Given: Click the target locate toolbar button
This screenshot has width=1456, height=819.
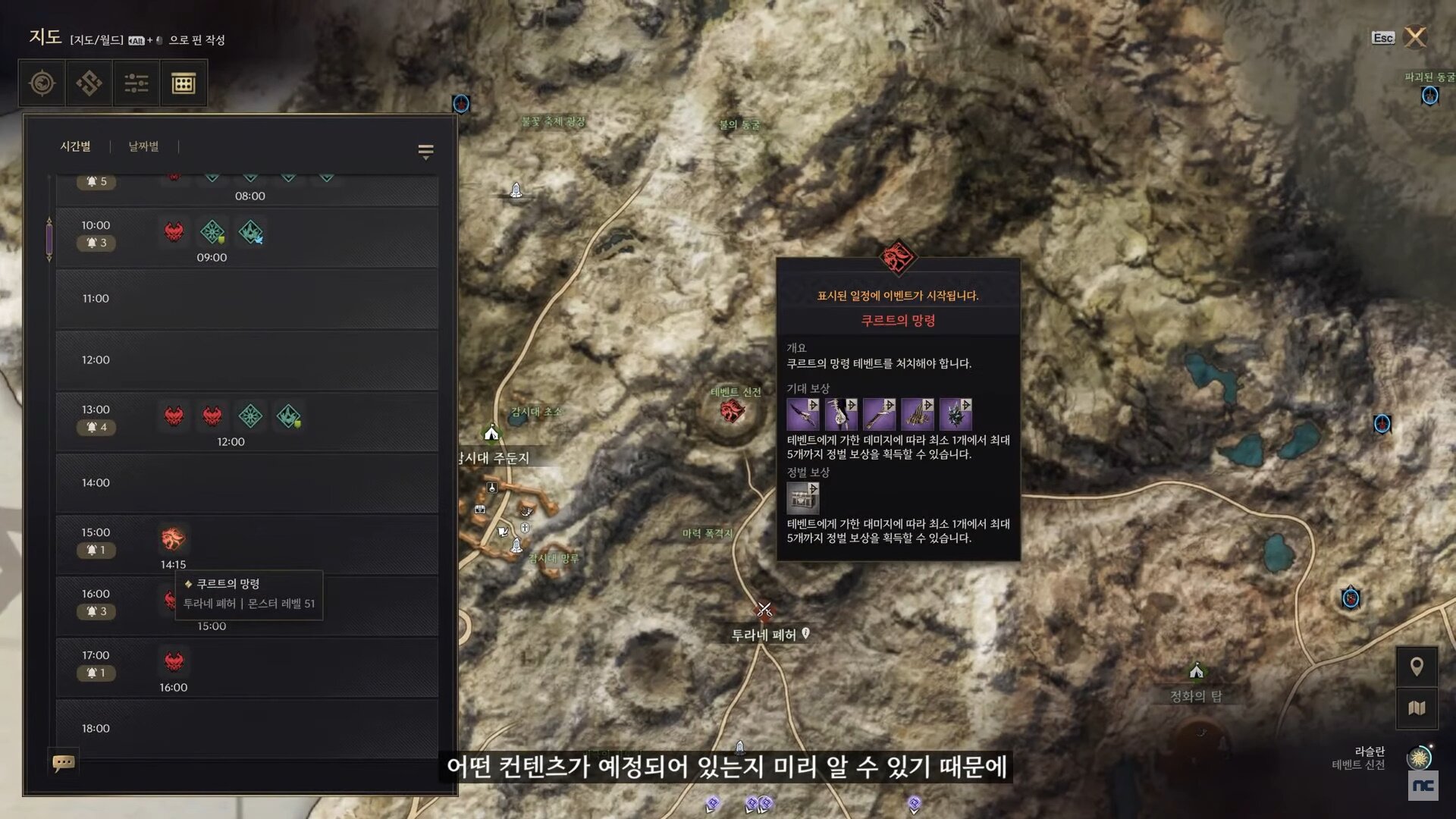Looking at the screenshot, I should click(x=42, y=83).
